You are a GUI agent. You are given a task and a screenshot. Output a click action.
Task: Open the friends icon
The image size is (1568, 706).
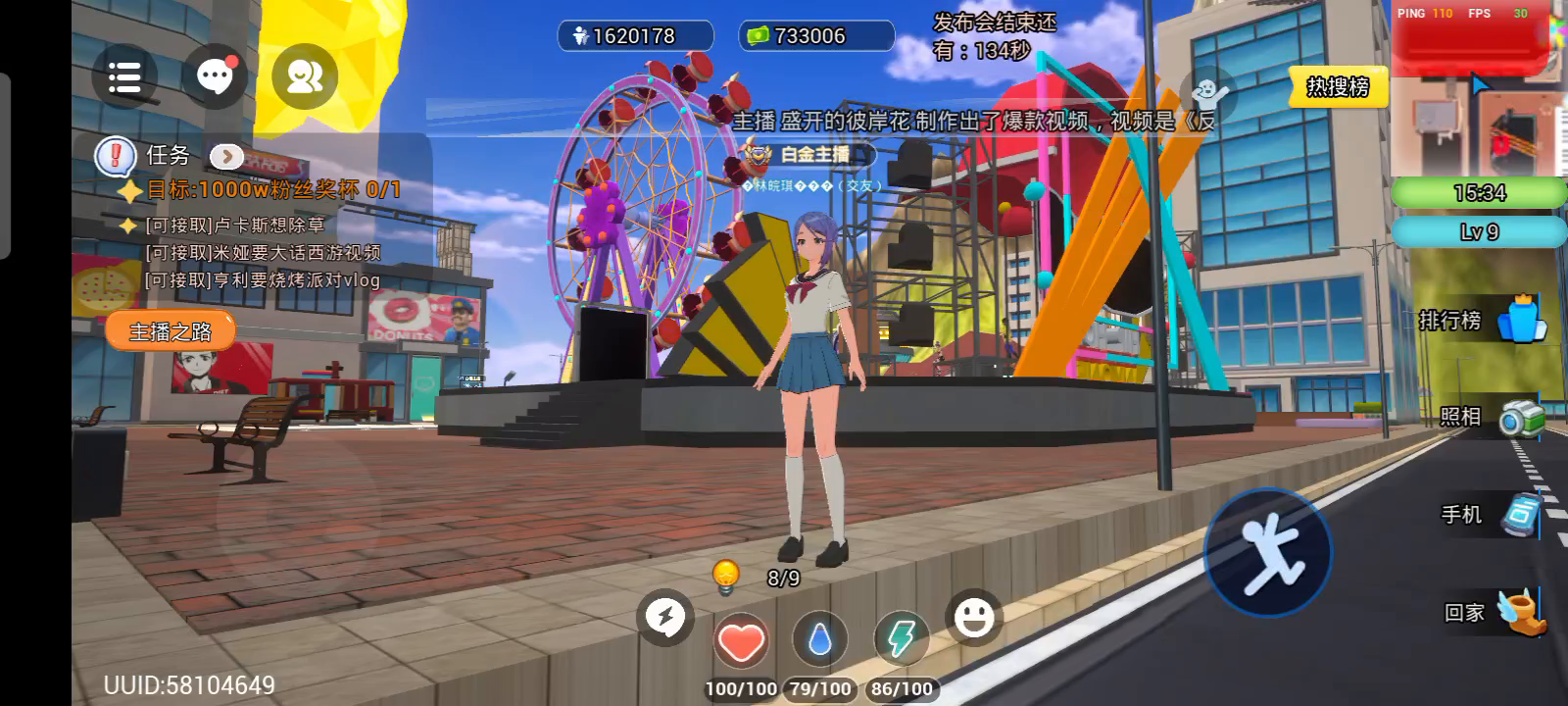pos(305,76)
